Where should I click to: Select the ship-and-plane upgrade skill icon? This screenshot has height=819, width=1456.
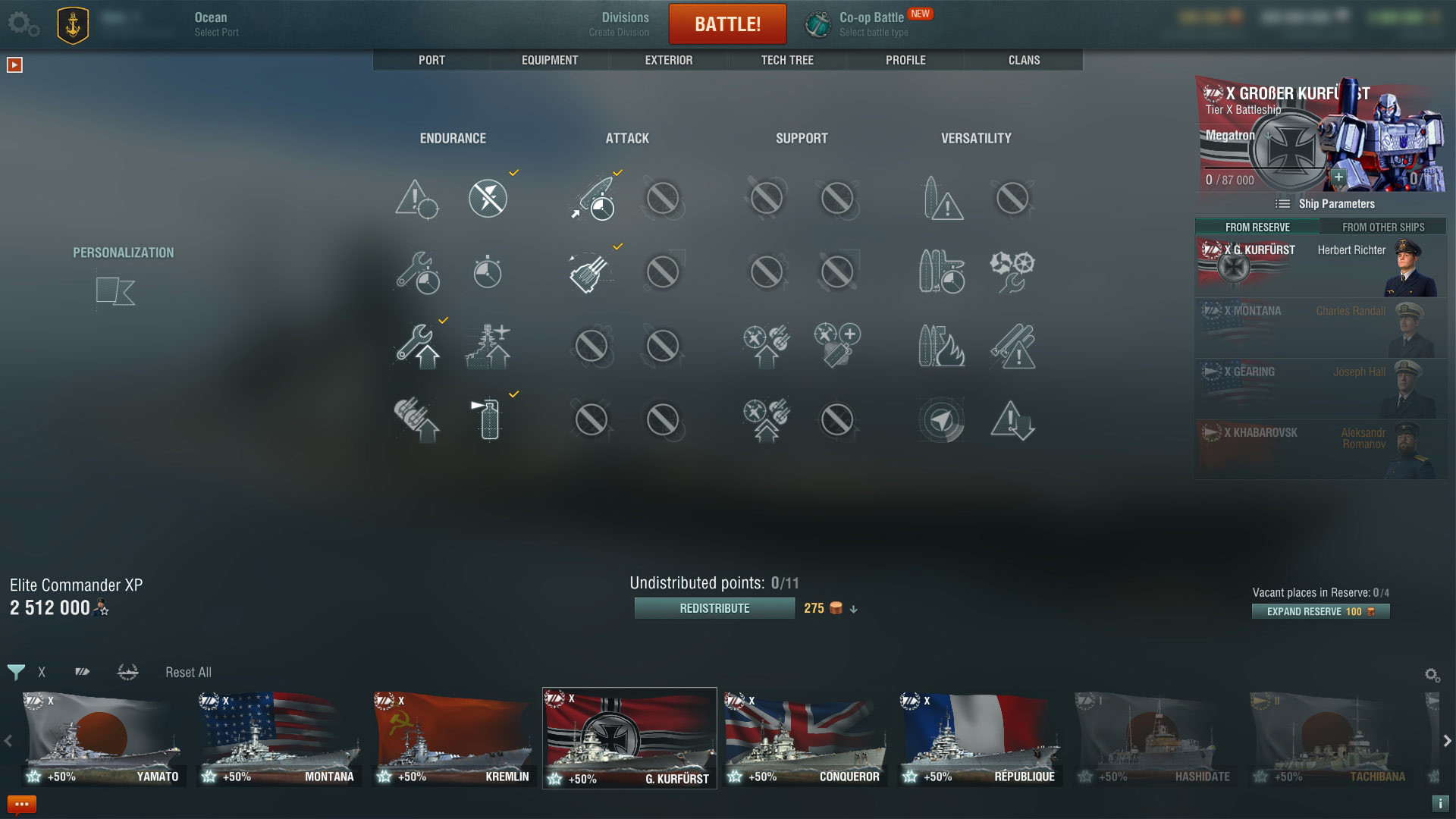pyautogui.click(x=488, y=347)
